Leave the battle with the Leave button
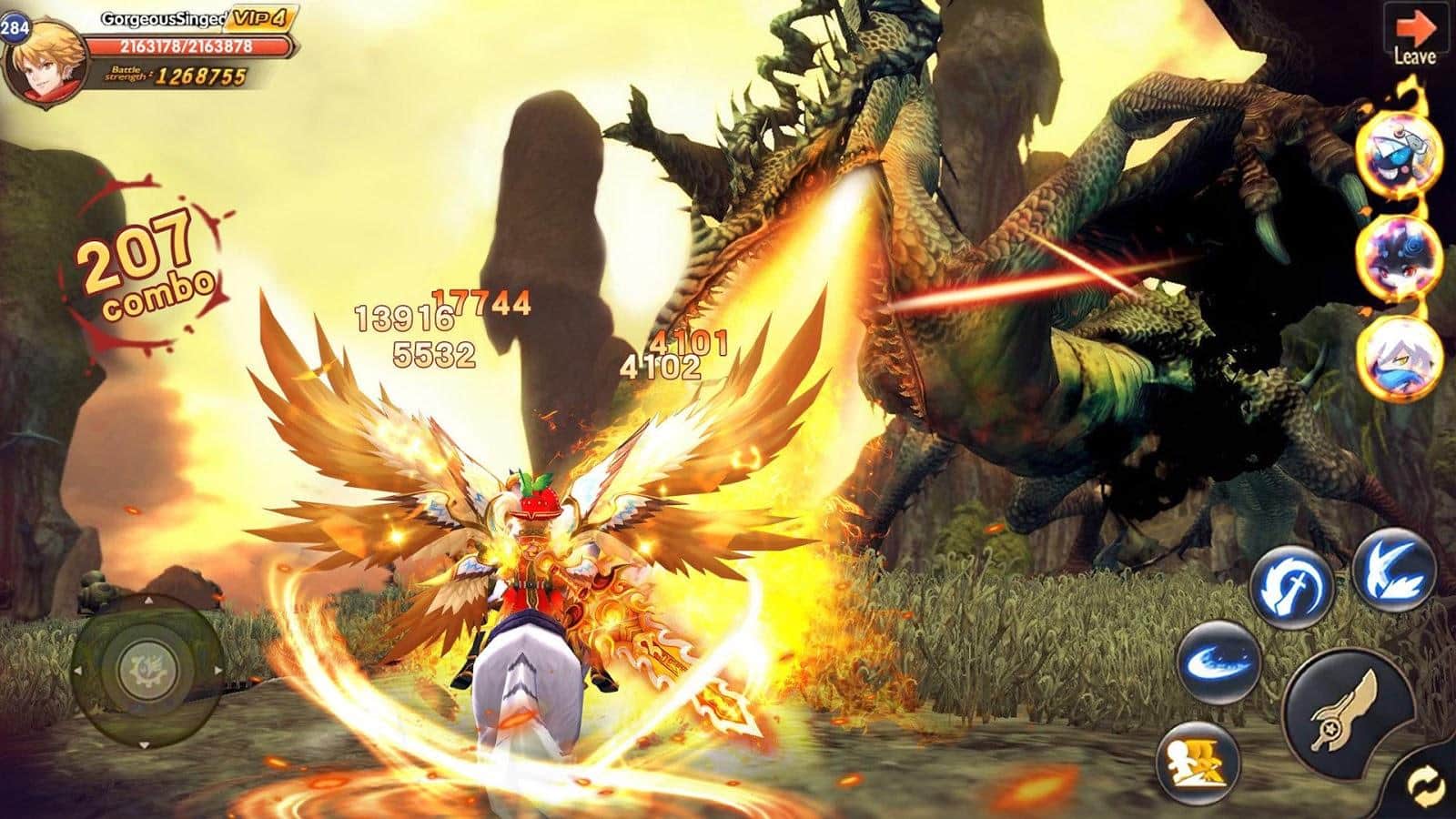 [1414, 36]
